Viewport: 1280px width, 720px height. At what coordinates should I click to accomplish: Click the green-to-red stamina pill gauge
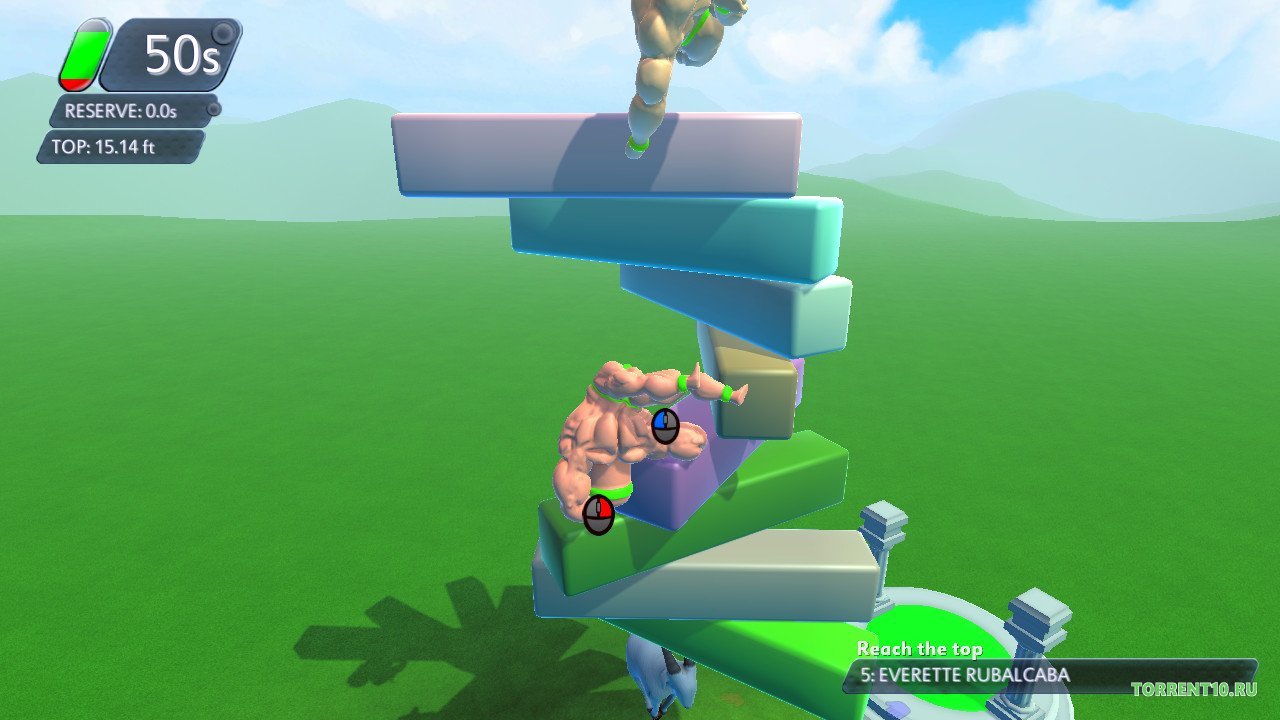coord(85,52)
